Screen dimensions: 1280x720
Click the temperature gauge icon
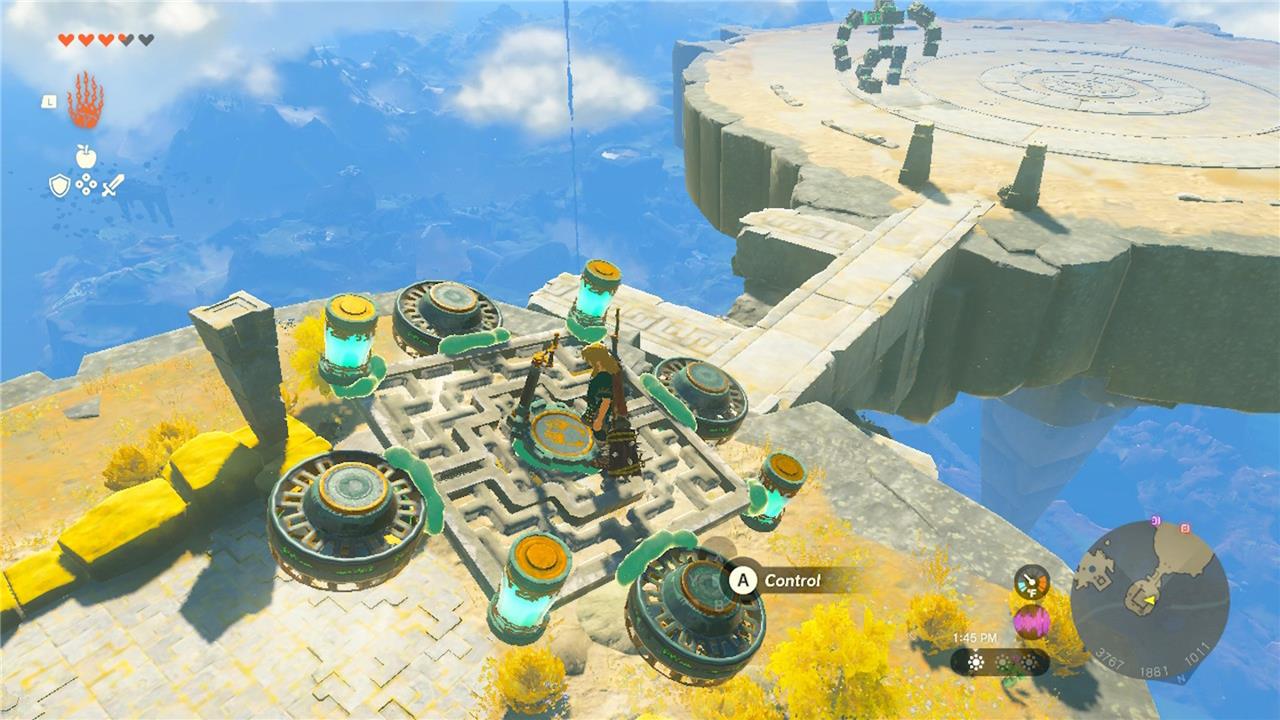[x=1031, y=582]
